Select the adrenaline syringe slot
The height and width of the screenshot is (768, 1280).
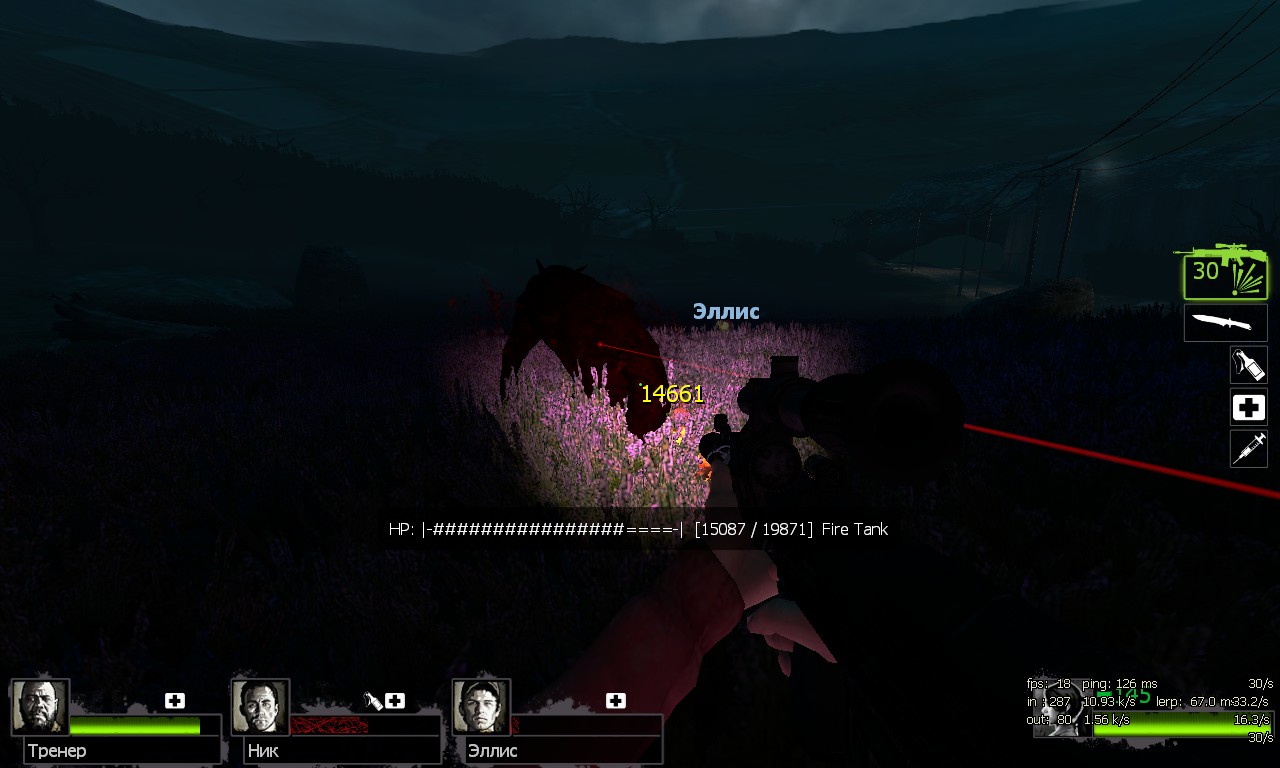(x=1248, y=449)
